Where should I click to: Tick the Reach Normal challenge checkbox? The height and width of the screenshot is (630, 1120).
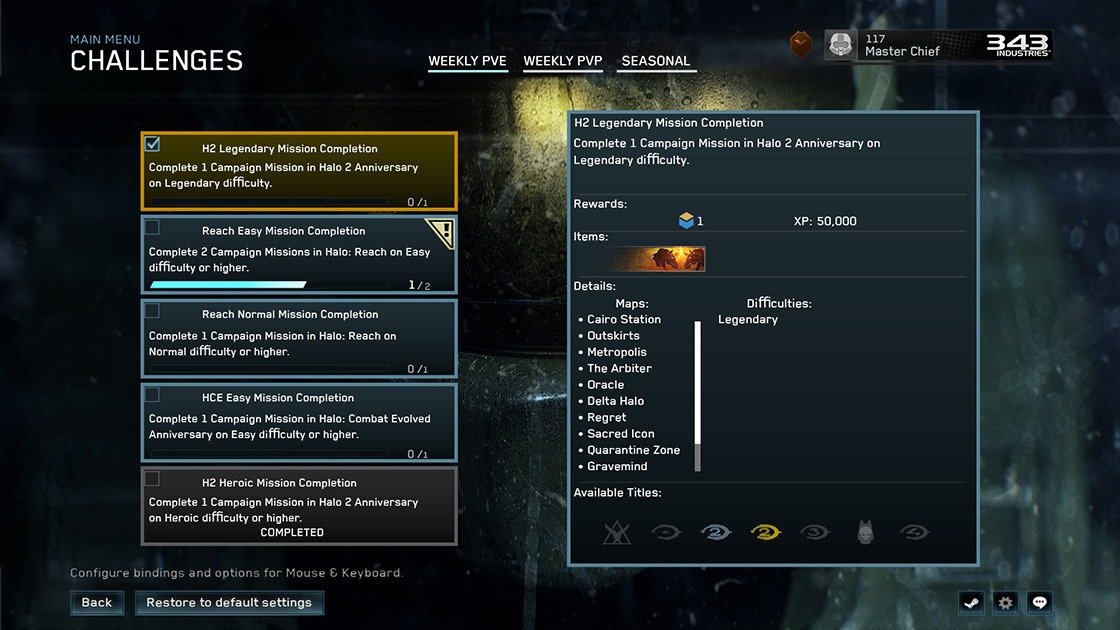(x=153, y=311)
